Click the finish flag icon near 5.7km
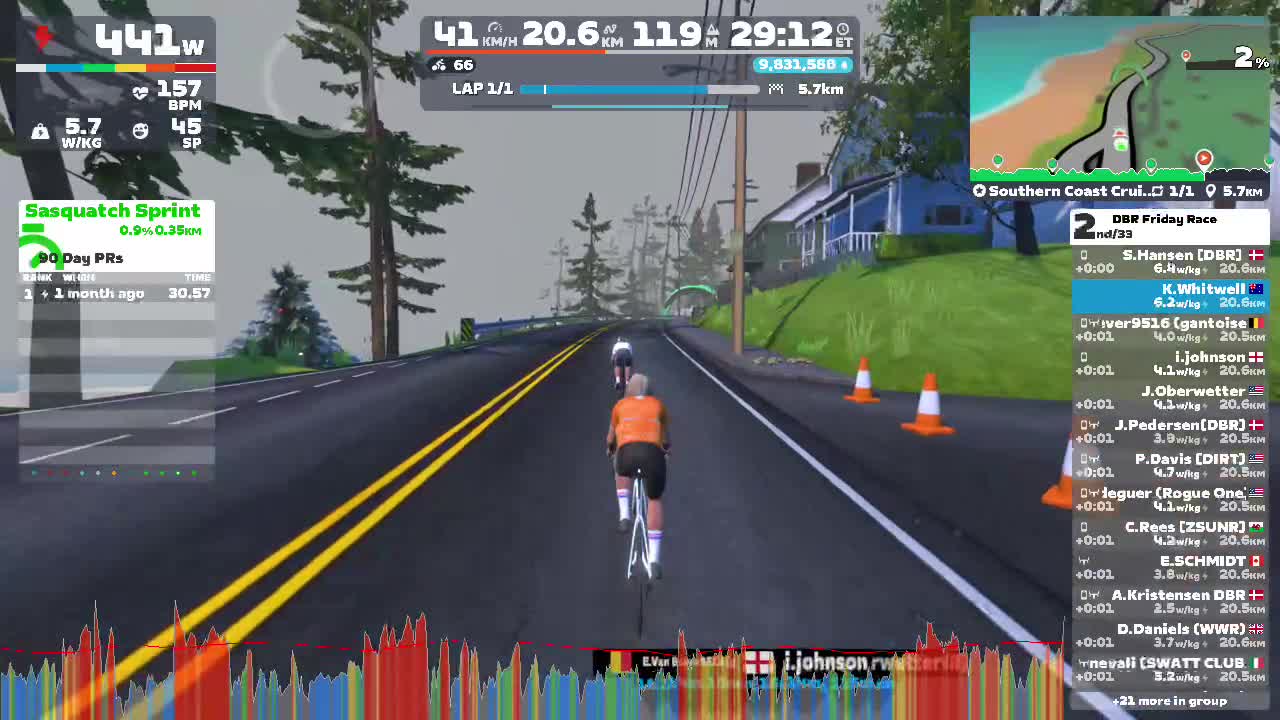 pyautogui.click(x=777, y=89)
